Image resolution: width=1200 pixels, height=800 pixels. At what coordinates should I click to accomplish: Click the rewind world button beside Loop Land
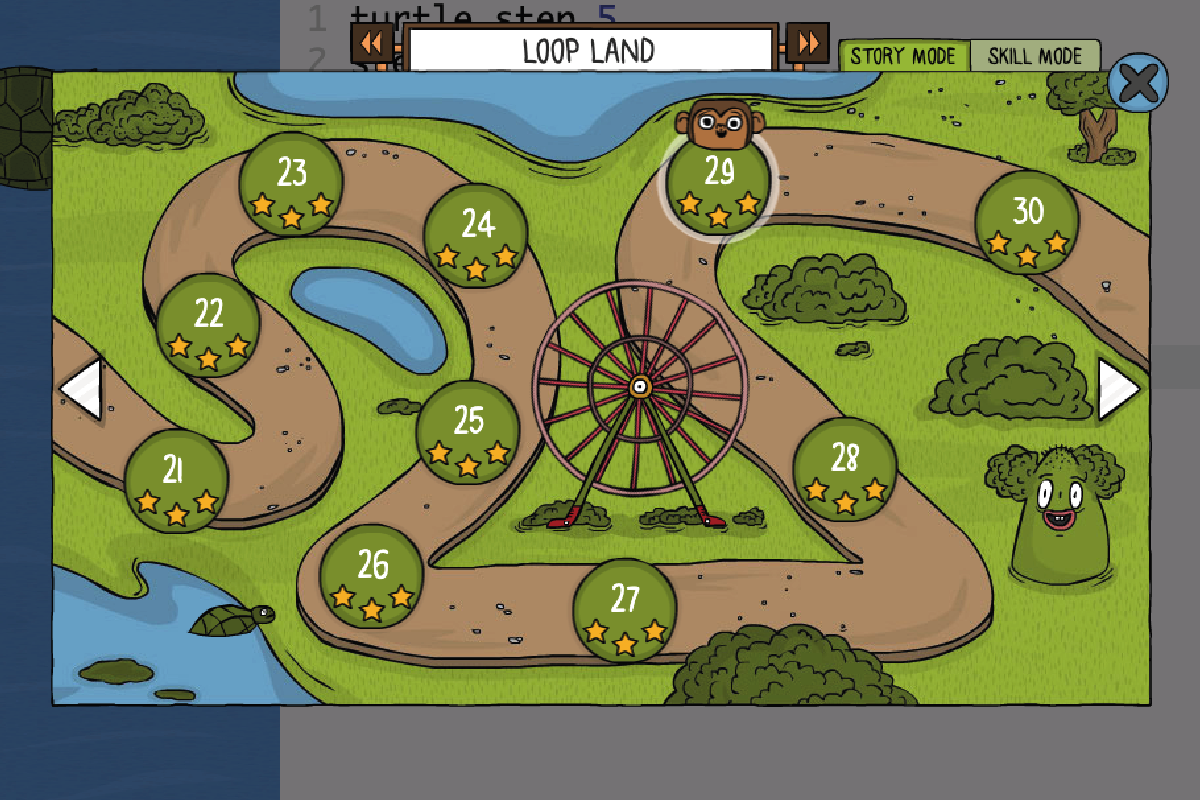pos(371,44)
